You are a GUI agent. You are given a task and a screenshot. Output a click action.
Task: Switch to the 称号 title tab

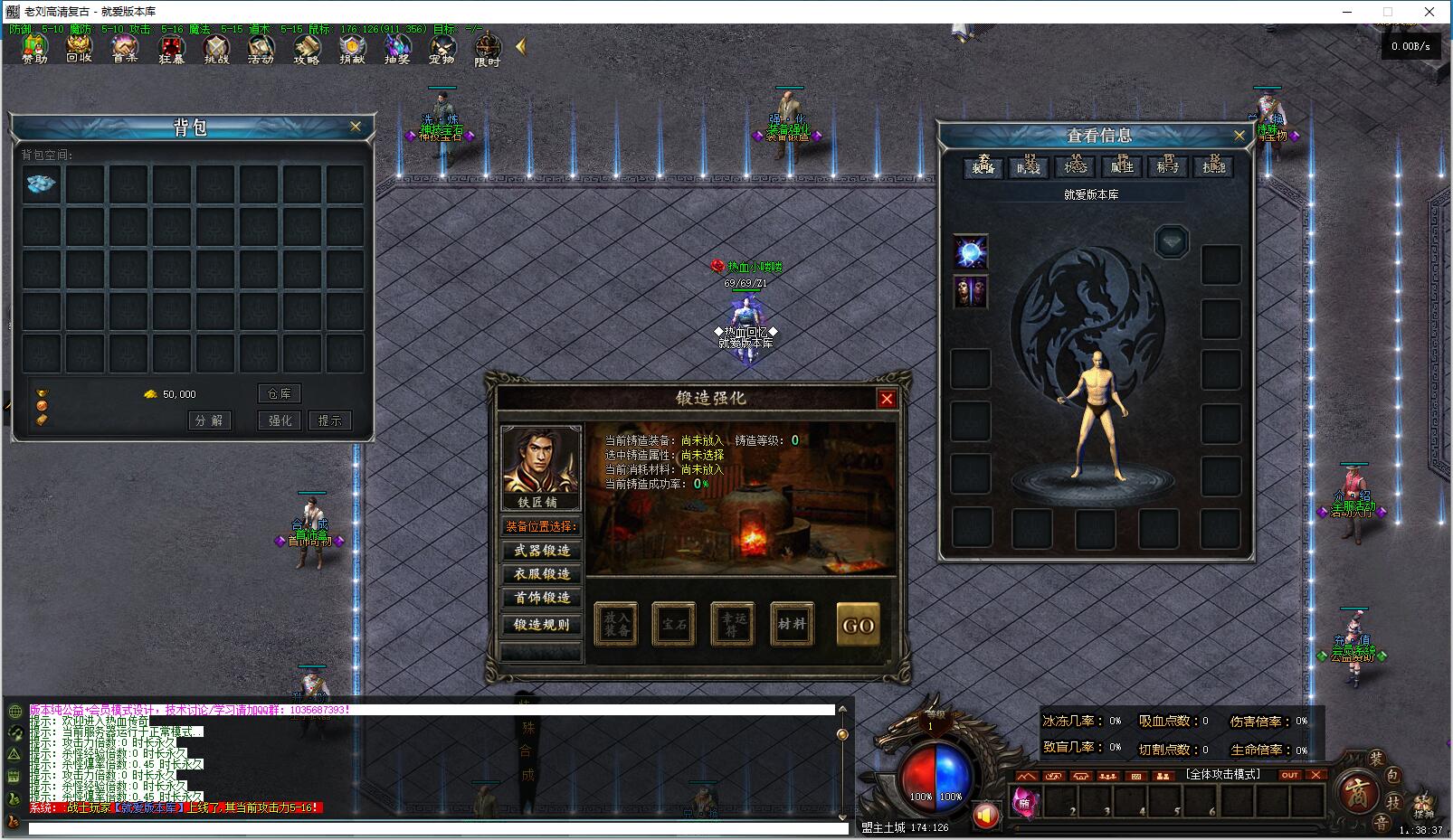(x=1167, y=167)
